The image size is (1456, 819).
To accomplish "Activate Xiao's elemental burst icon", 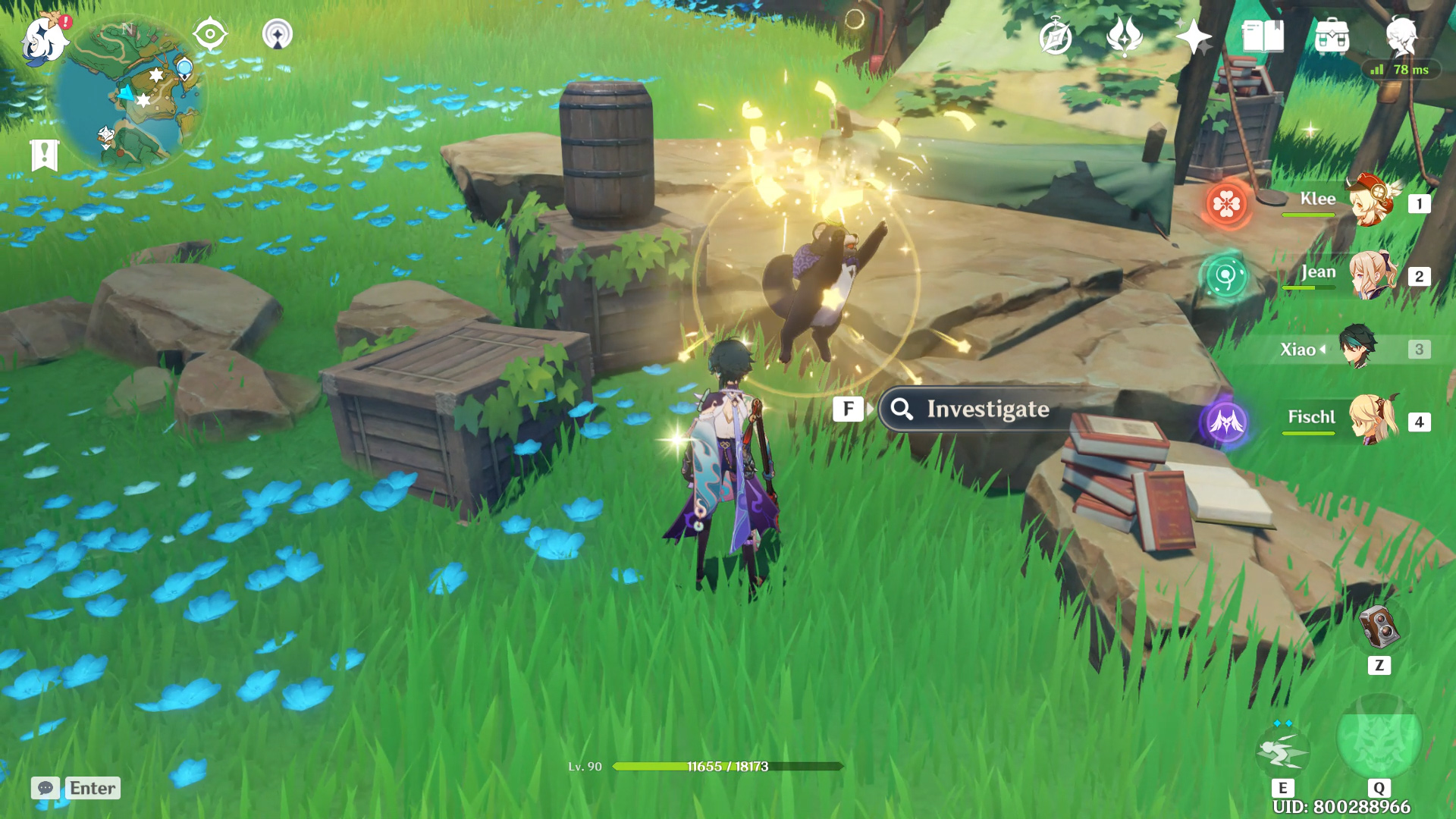I will pos(1379,739).
